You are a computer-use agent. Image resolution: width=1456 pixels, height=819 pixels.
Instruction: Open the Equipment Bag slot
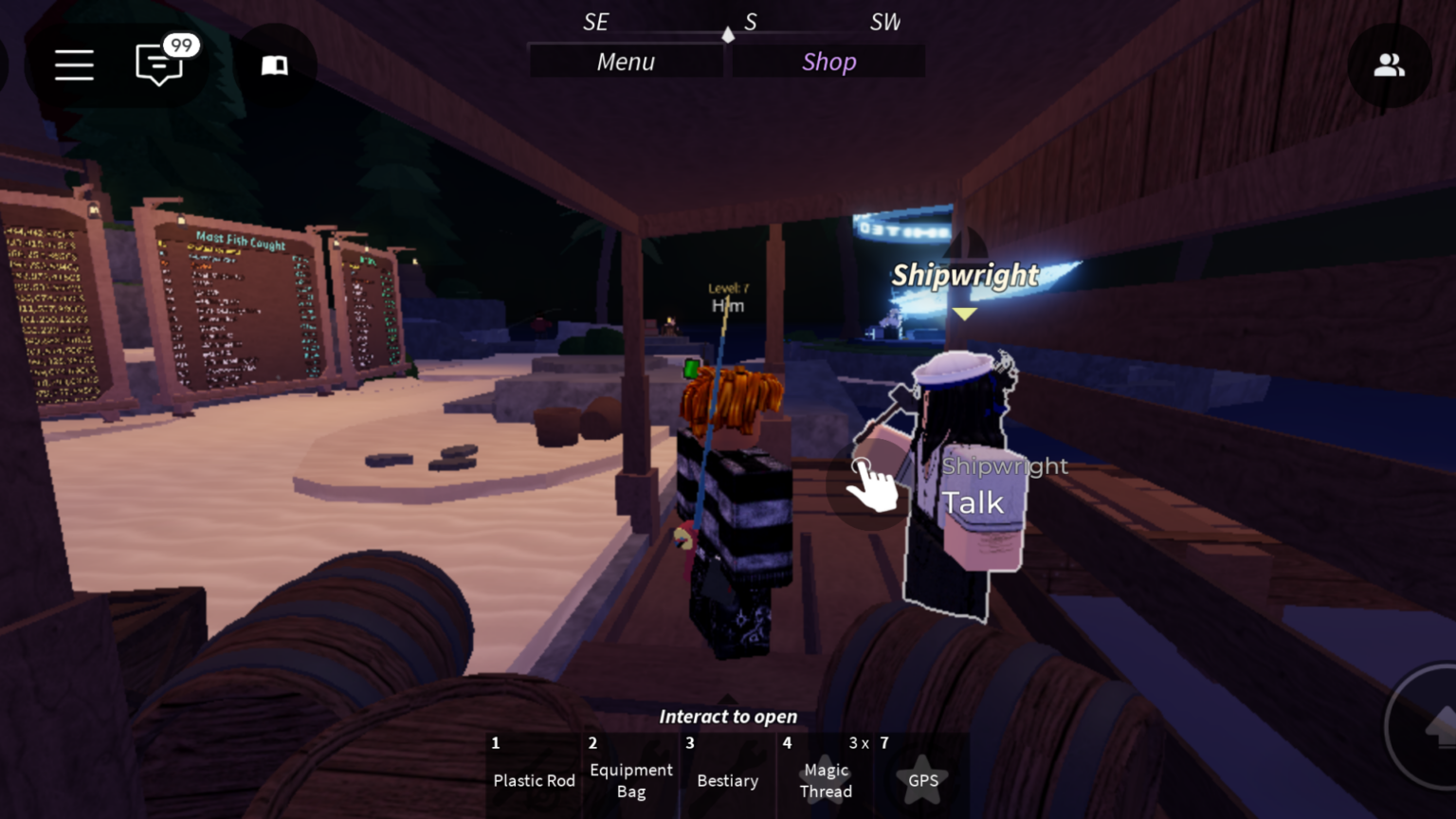point(630,777)
